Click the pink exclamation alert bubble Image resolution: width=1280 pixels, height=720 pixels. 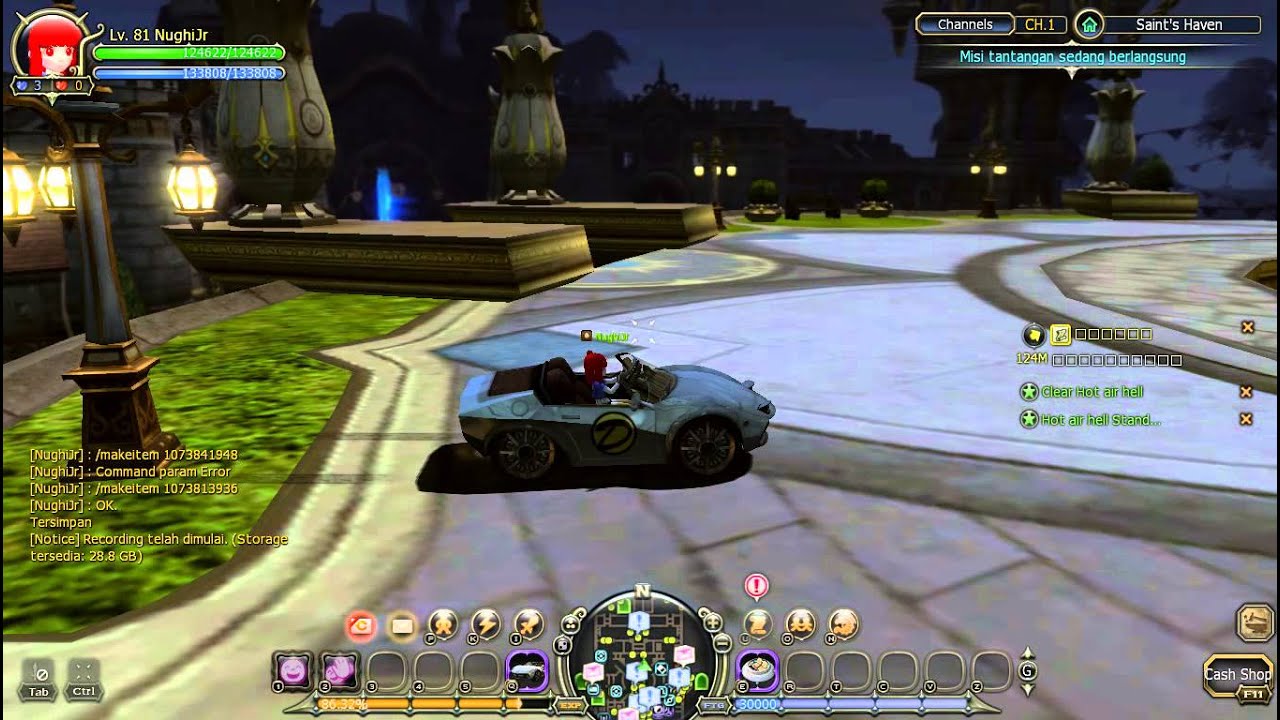tap(757, 586)
